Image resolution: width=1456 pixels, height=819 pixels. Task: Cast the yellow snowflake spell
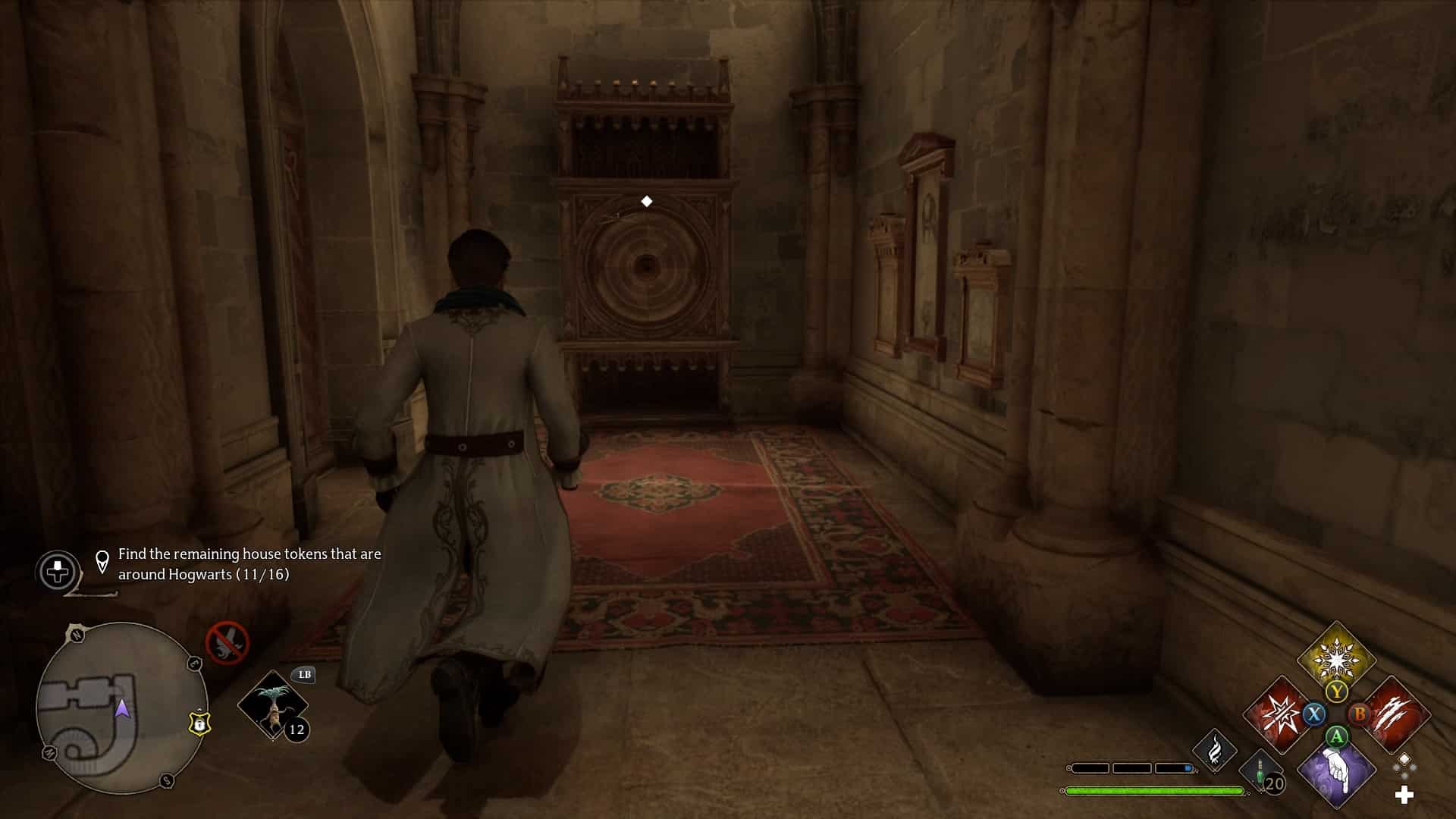tap(1336, 658)
